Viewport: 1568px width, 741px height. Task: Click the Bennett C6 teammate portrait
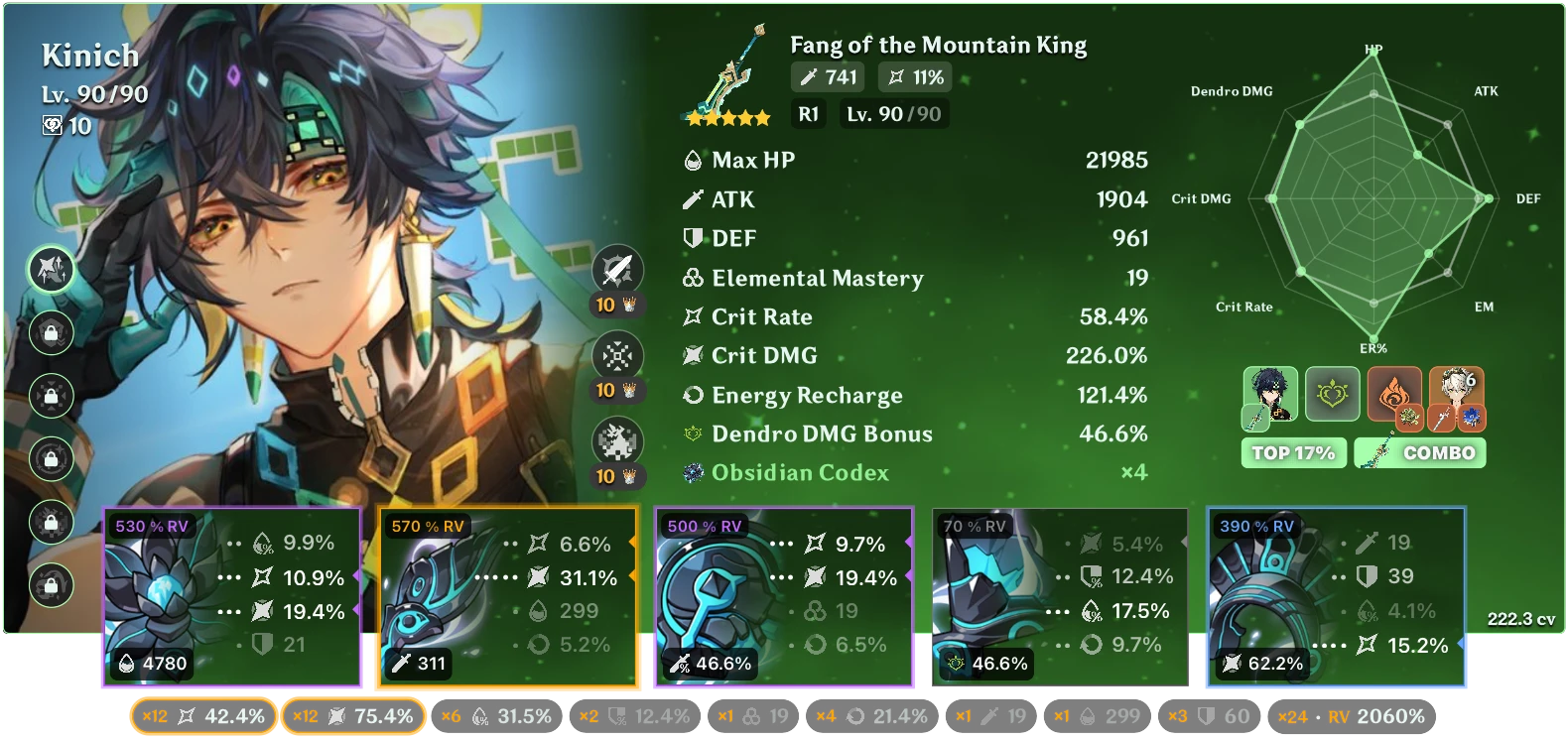coord(1456,395)
